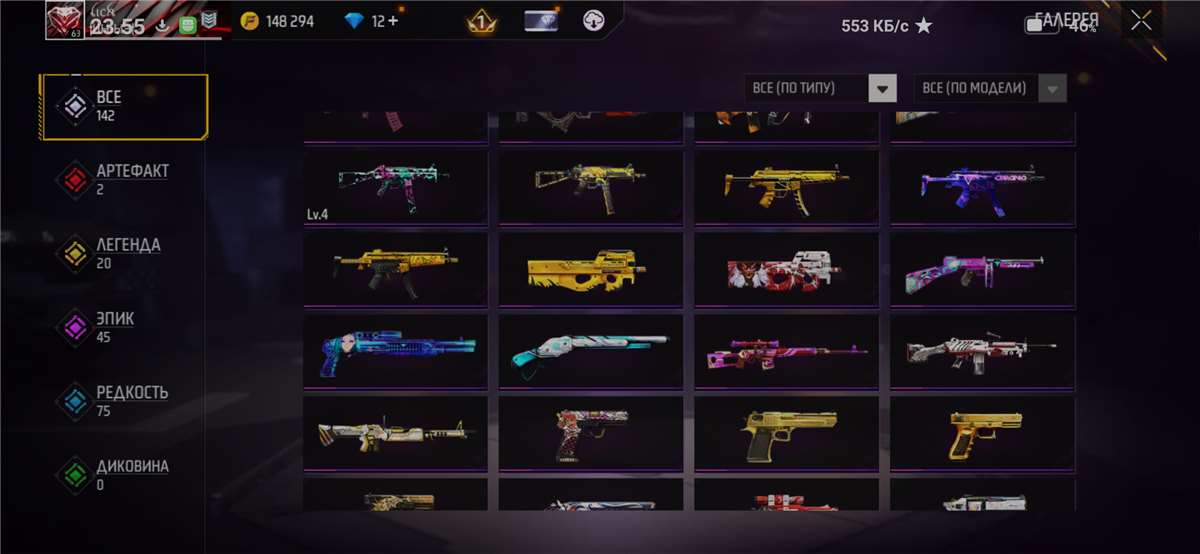1200x554 pixels.
Task: Click the player avatar portrait
Action: click(x=66, y=20)
